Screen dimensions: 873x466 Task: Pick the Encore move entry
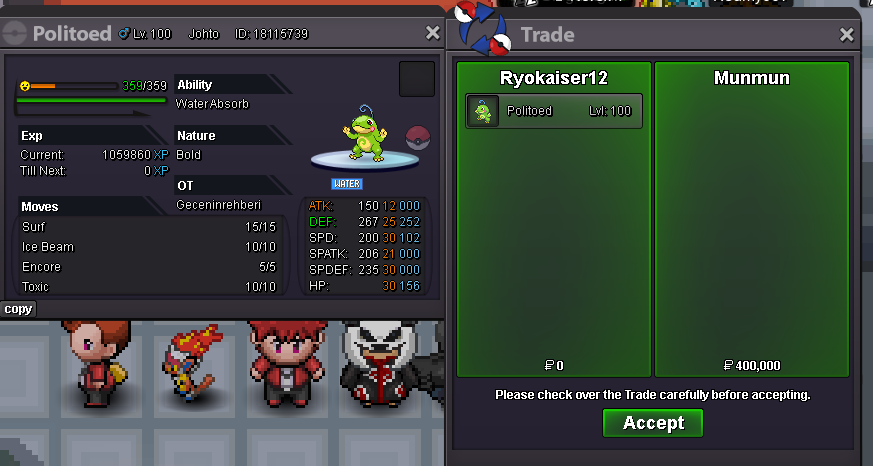pos(148,267)
